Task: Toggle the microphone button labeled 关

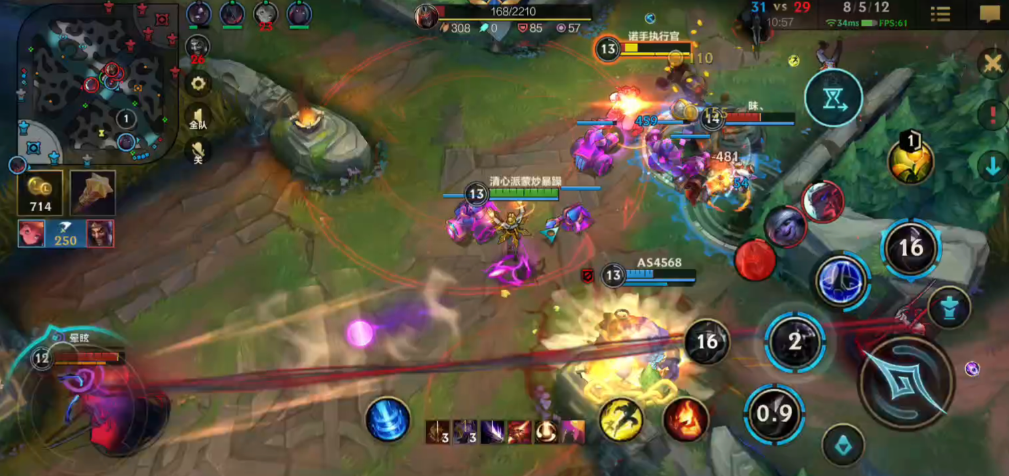Action: [198, 151]
